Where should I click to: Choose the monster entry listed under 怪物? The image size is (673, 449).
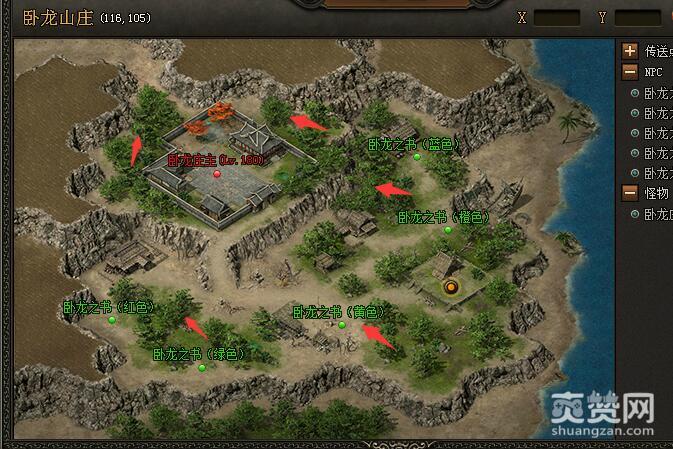point(656,213)
